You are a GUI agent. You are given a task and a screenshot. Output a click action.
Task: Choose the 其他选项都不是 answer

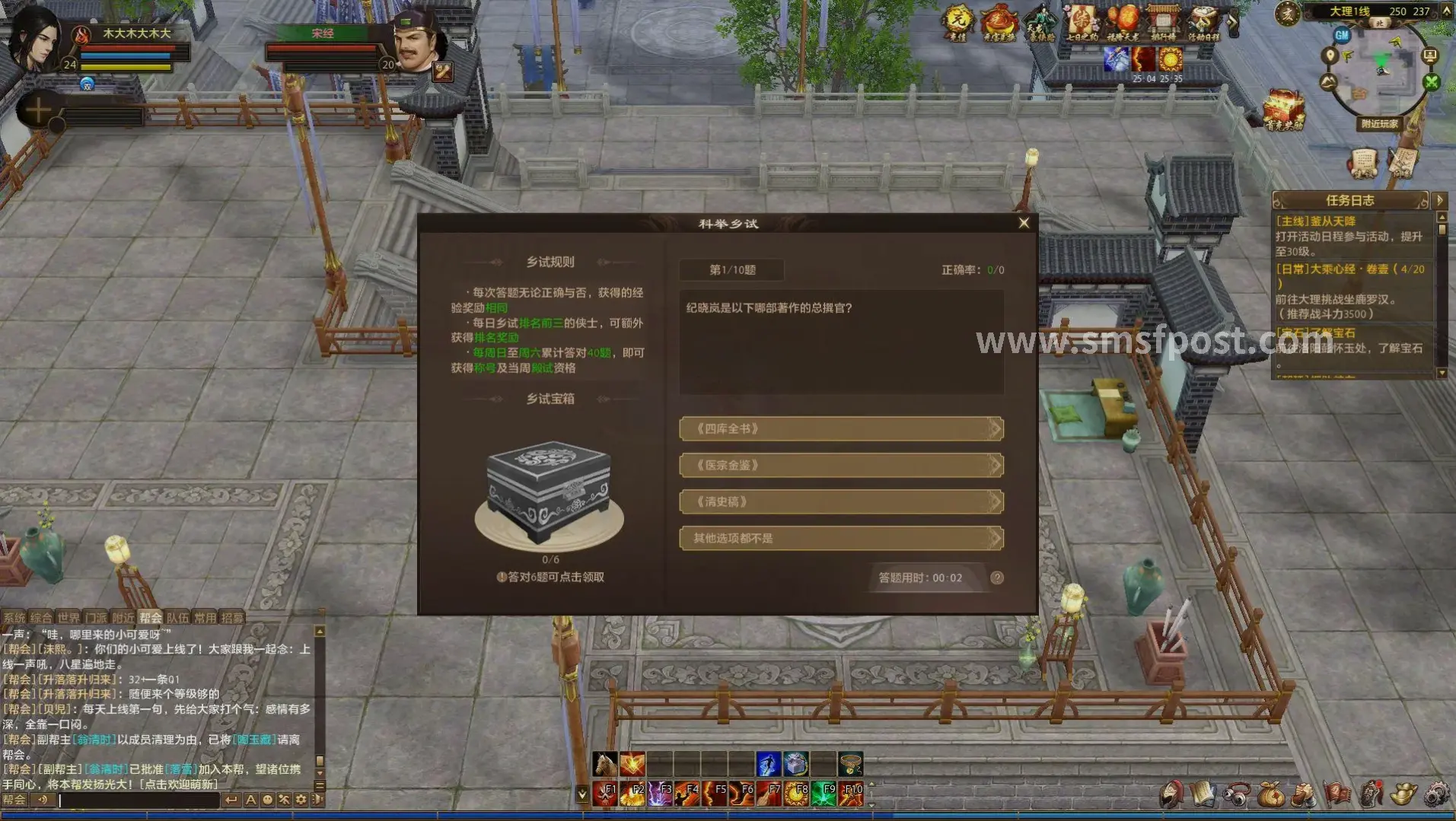pyautogui.click(x=840, y=539)
